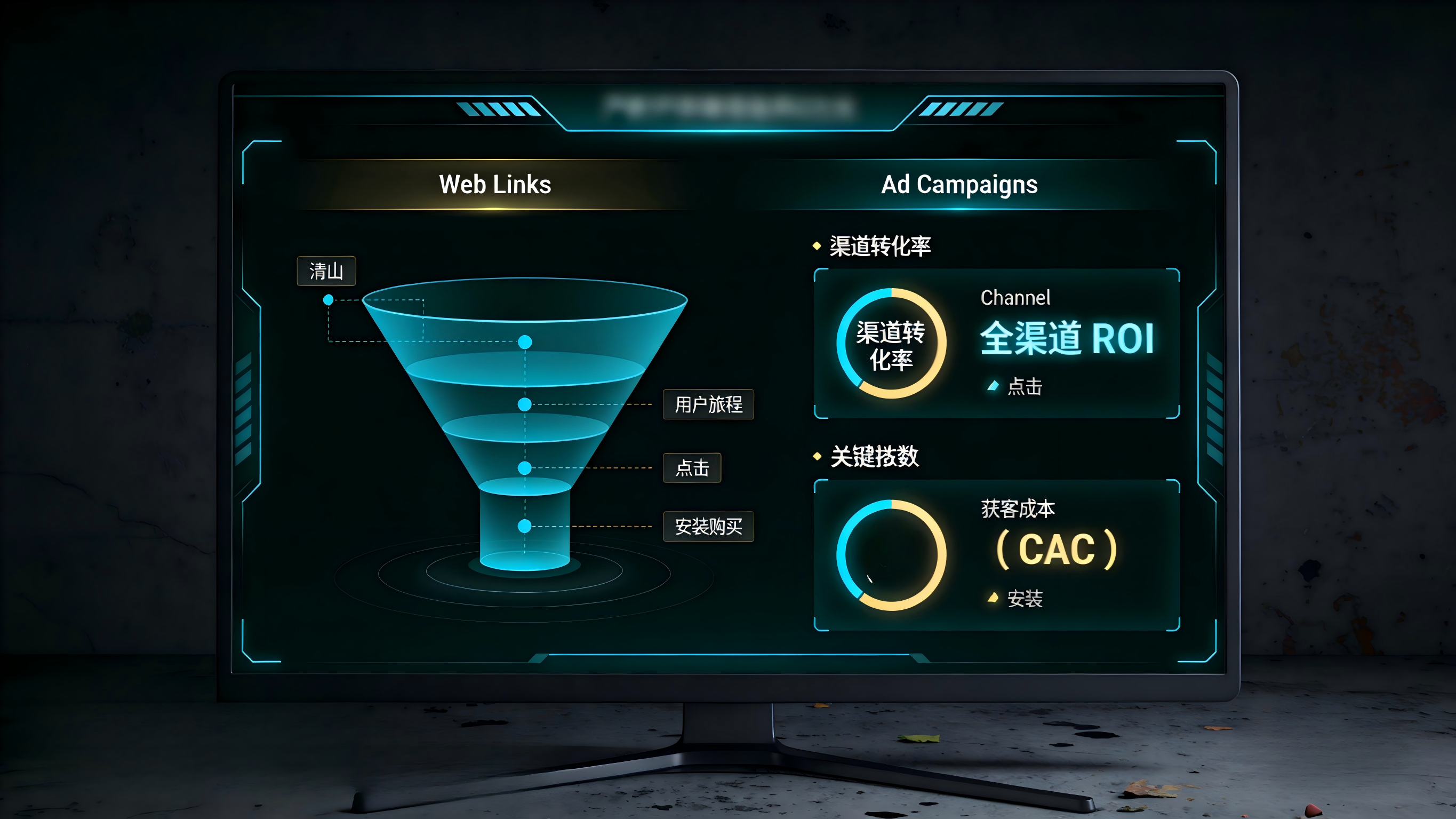Select the empty CAC ring gauge
The width and height of the screenshot is (1456, 819).
[891, 555]
